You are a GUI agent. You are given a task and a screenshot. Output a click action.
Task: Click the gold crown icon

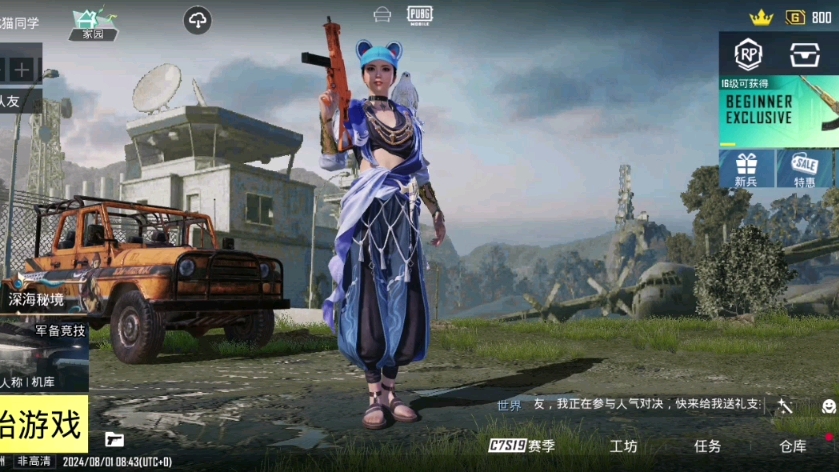(761, 17)
